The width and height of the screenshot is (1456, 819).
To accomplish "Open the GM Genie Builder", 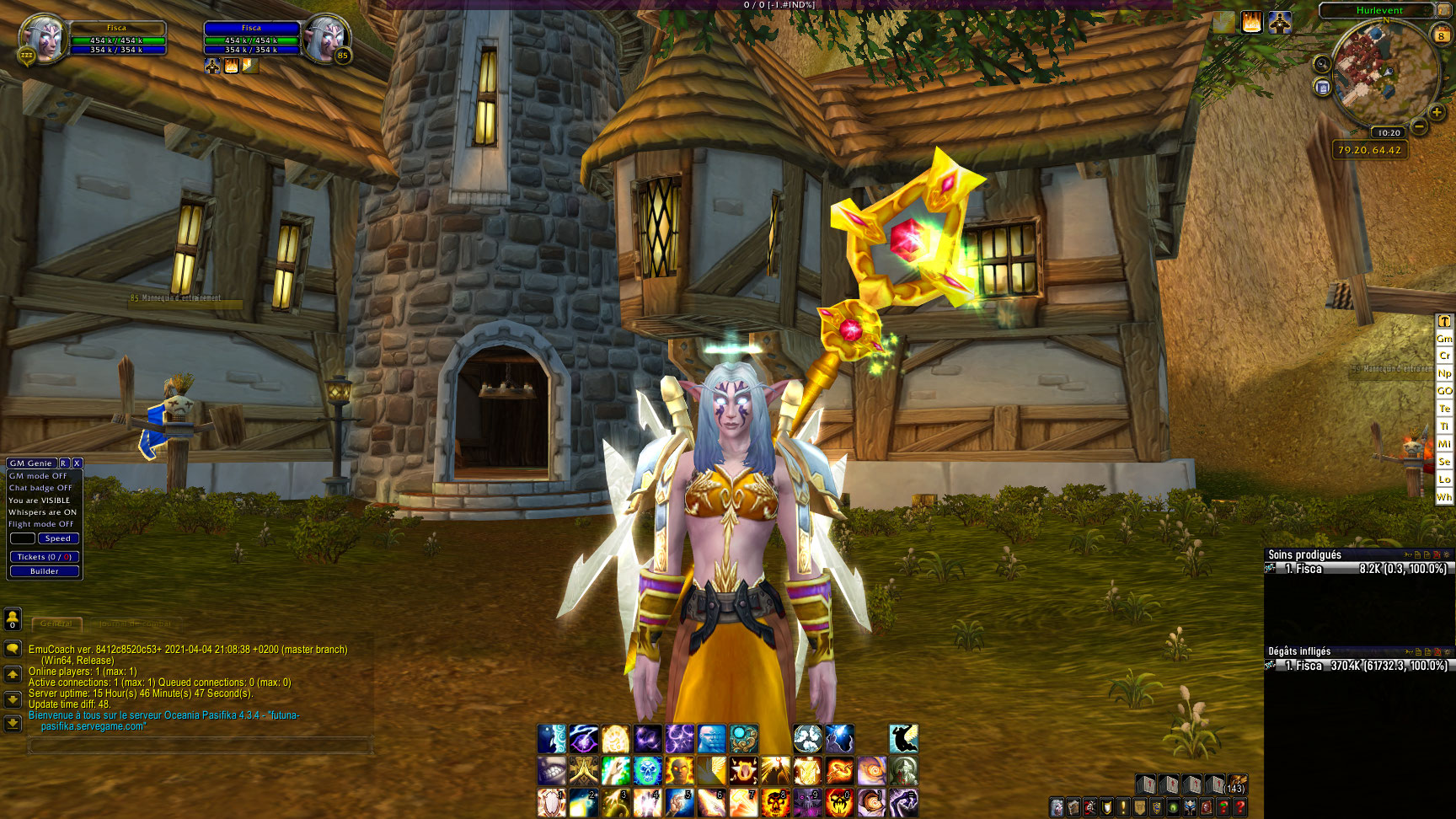I will click(x=45, y=571).
